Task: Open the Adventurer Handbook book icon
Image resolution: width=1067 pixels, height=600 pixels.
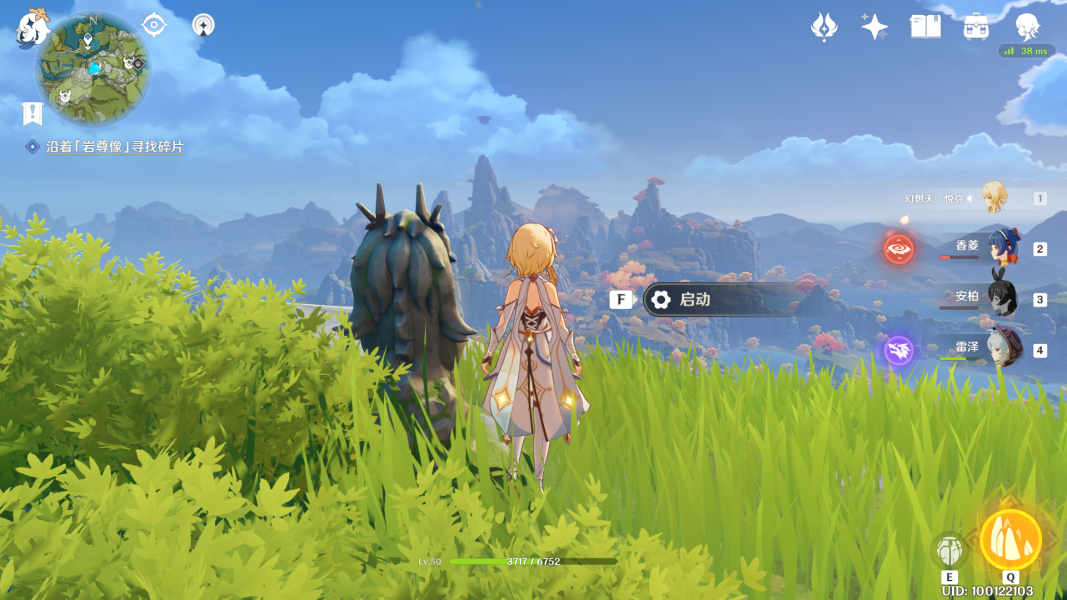Action: (x=925, y=27)
